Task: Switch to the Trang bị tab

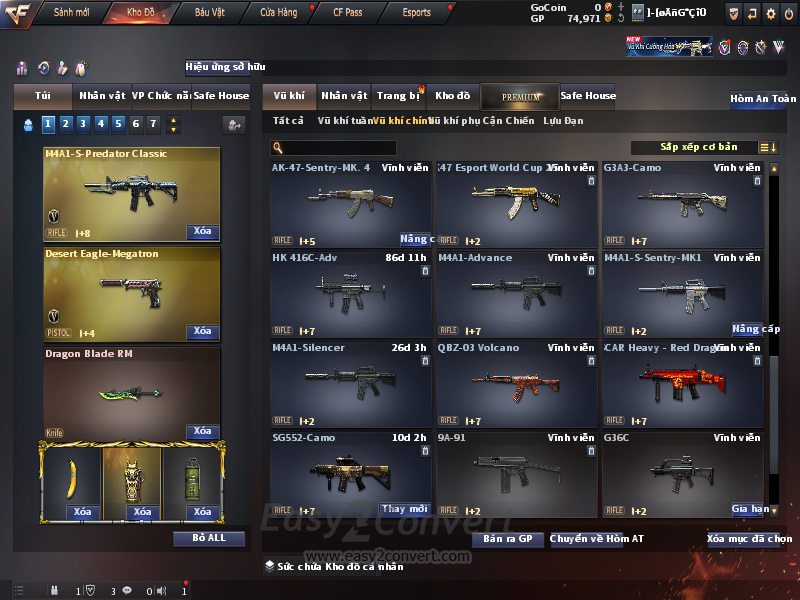Action: (399, 96)
